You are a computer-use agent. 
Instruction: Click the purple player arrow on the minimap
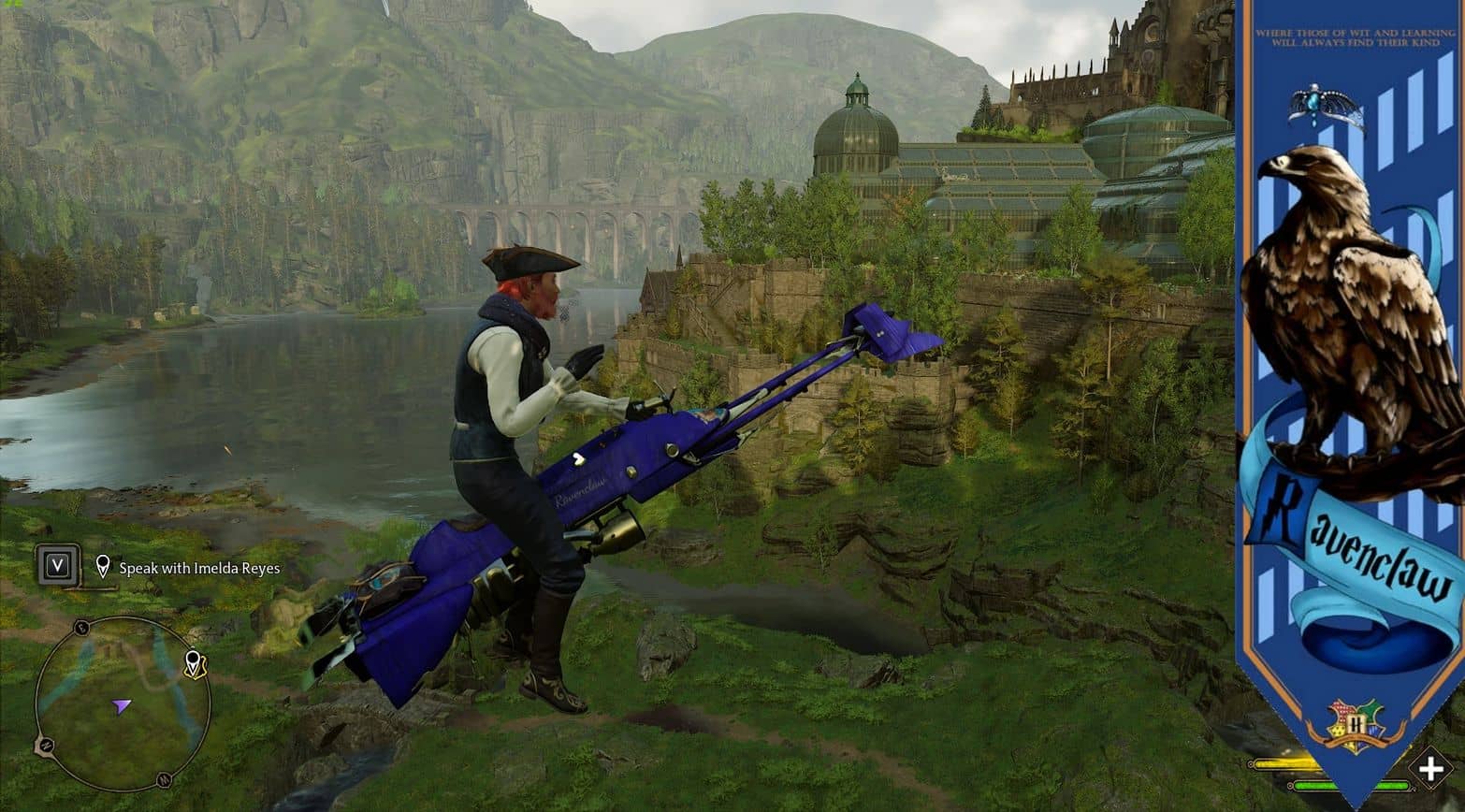[122, 706]
